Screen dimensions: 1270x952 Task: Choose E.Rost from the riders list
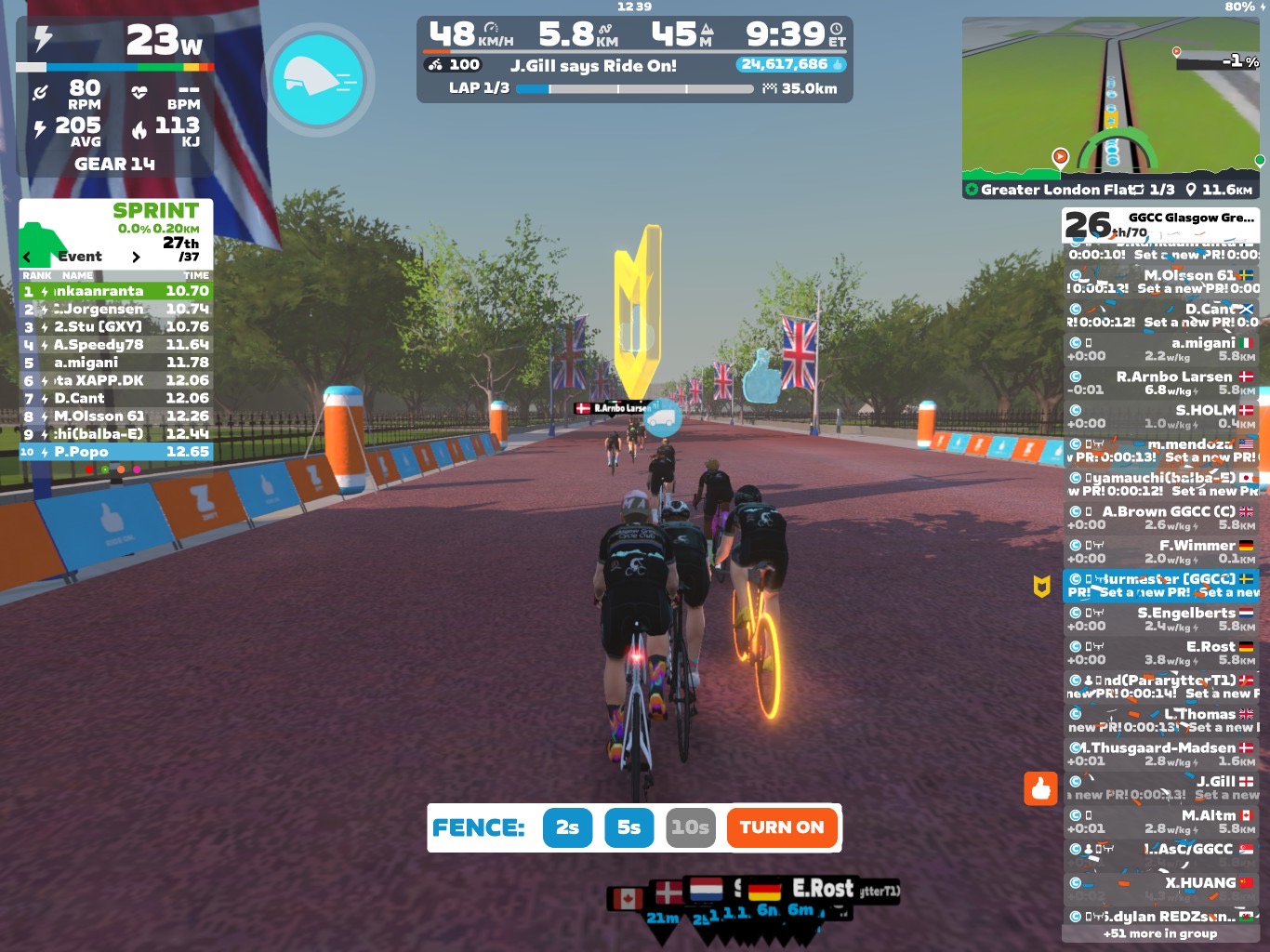(1160, 653)
